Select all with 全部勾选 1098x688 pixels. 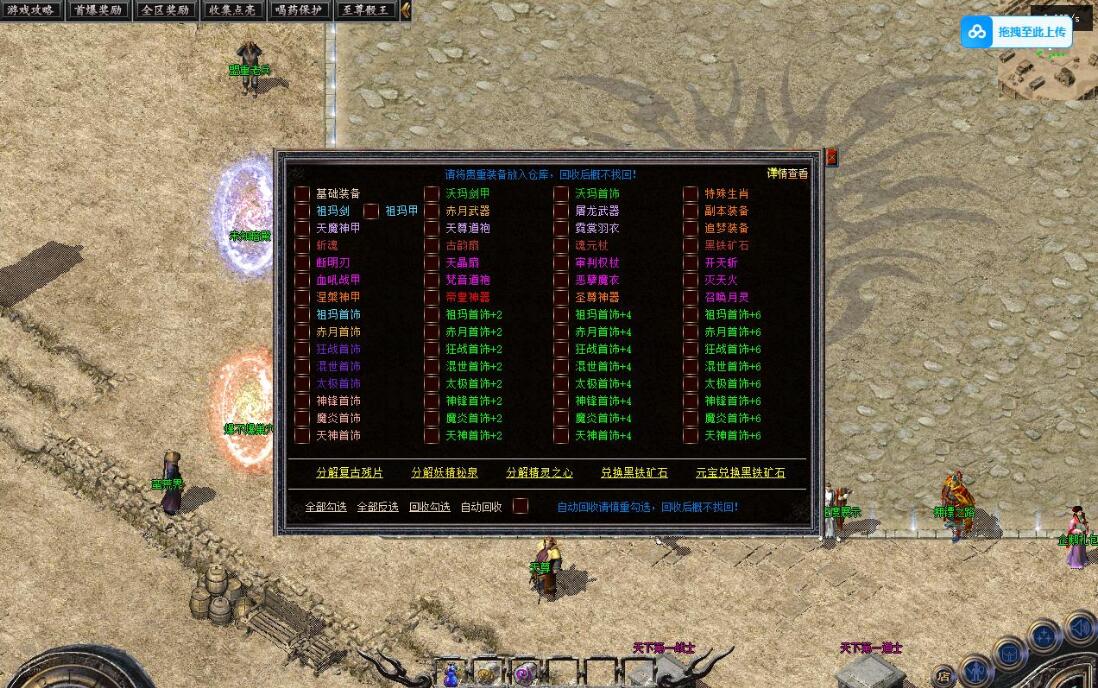click(x=326, y=507)
